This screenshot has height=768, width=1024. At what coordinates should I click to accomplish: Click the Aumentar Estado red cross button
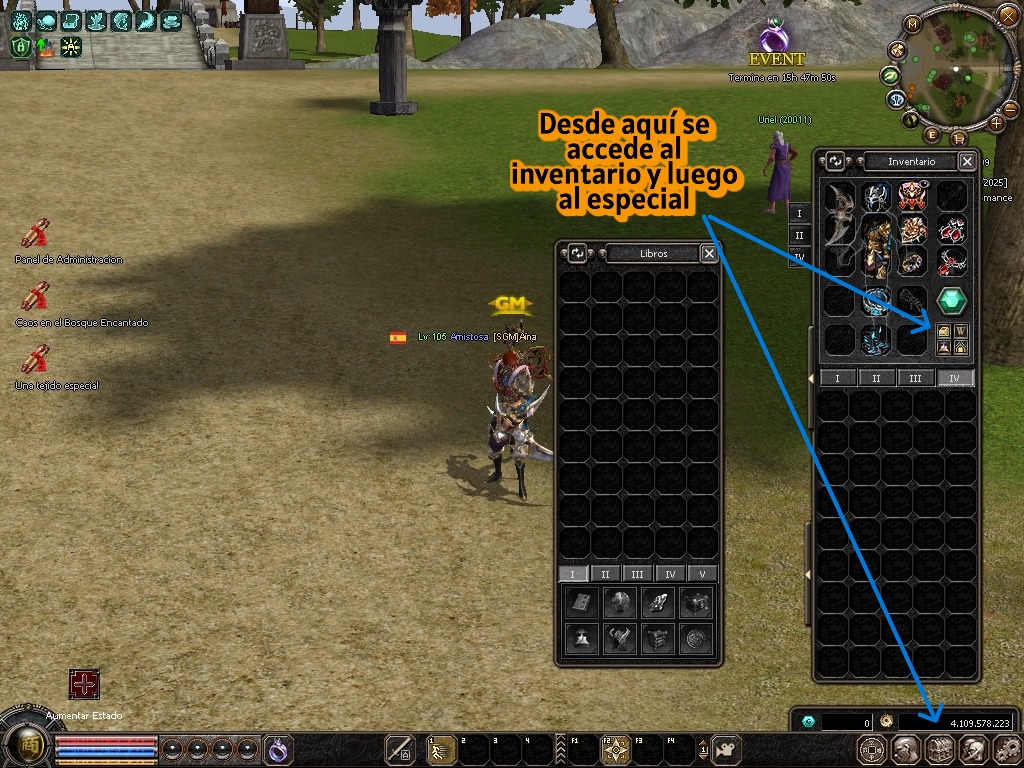[84, 685]
